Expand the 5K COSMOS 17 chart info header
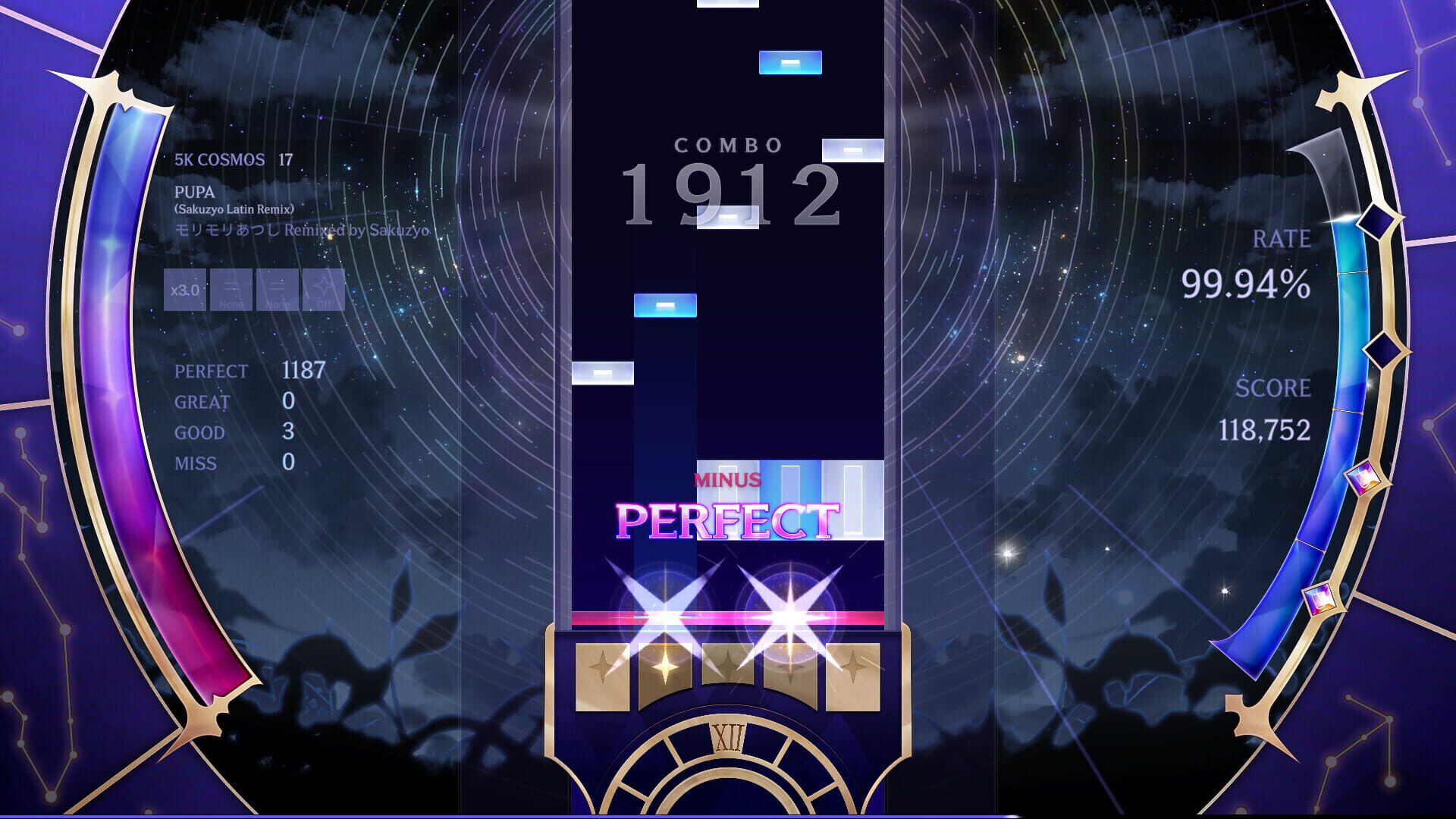 click(231, 160)
